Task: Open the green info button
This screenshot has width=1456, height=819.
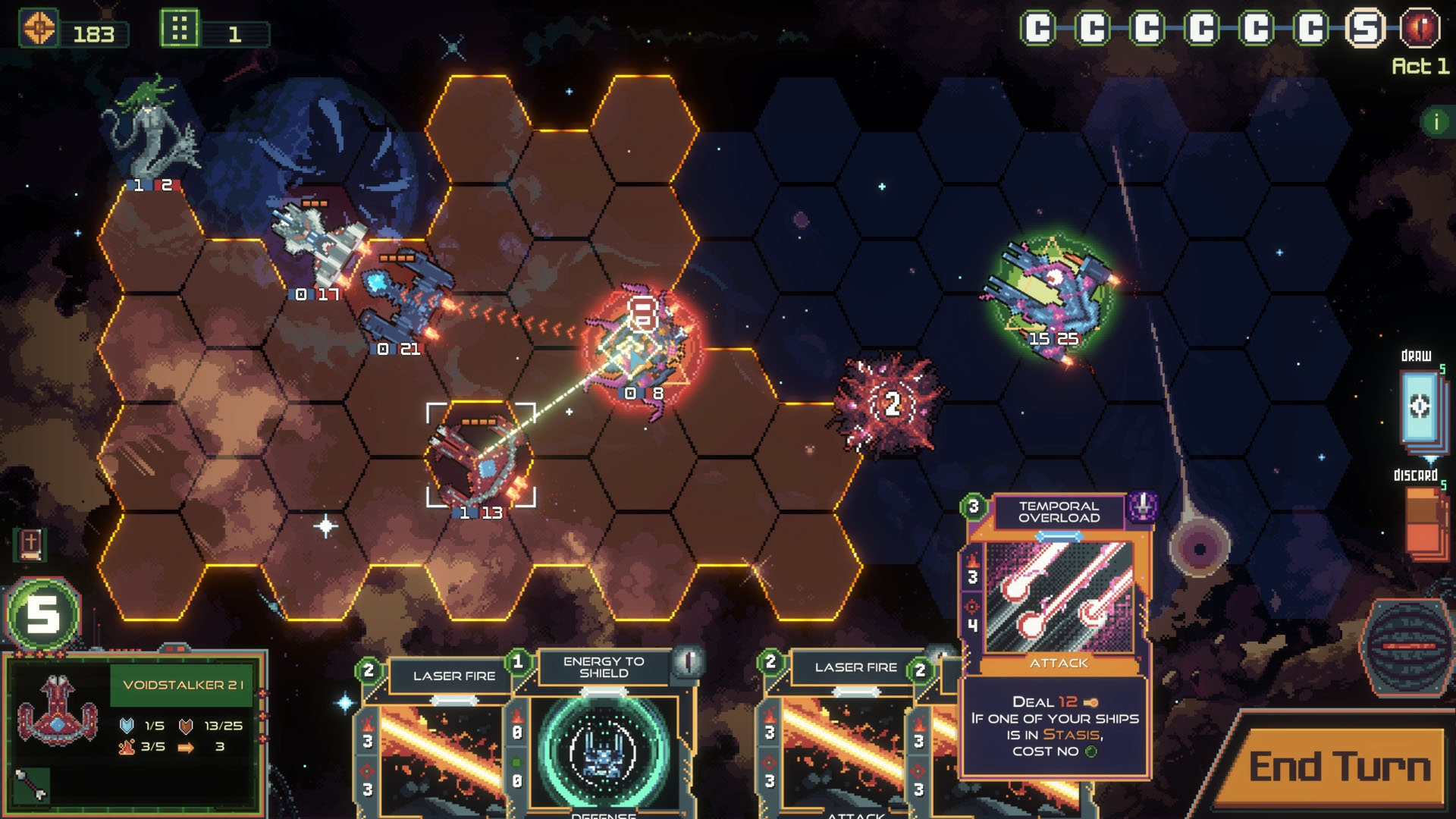Action: click(1436, 121)
